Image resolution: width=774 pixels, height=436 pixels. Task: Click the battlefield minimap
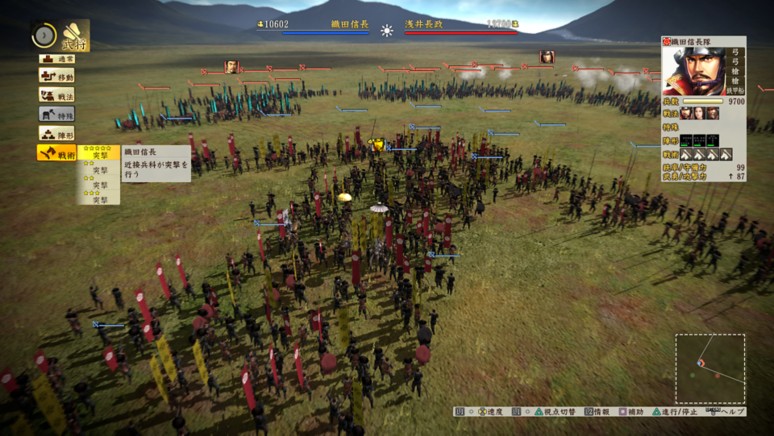coord(709,368)
